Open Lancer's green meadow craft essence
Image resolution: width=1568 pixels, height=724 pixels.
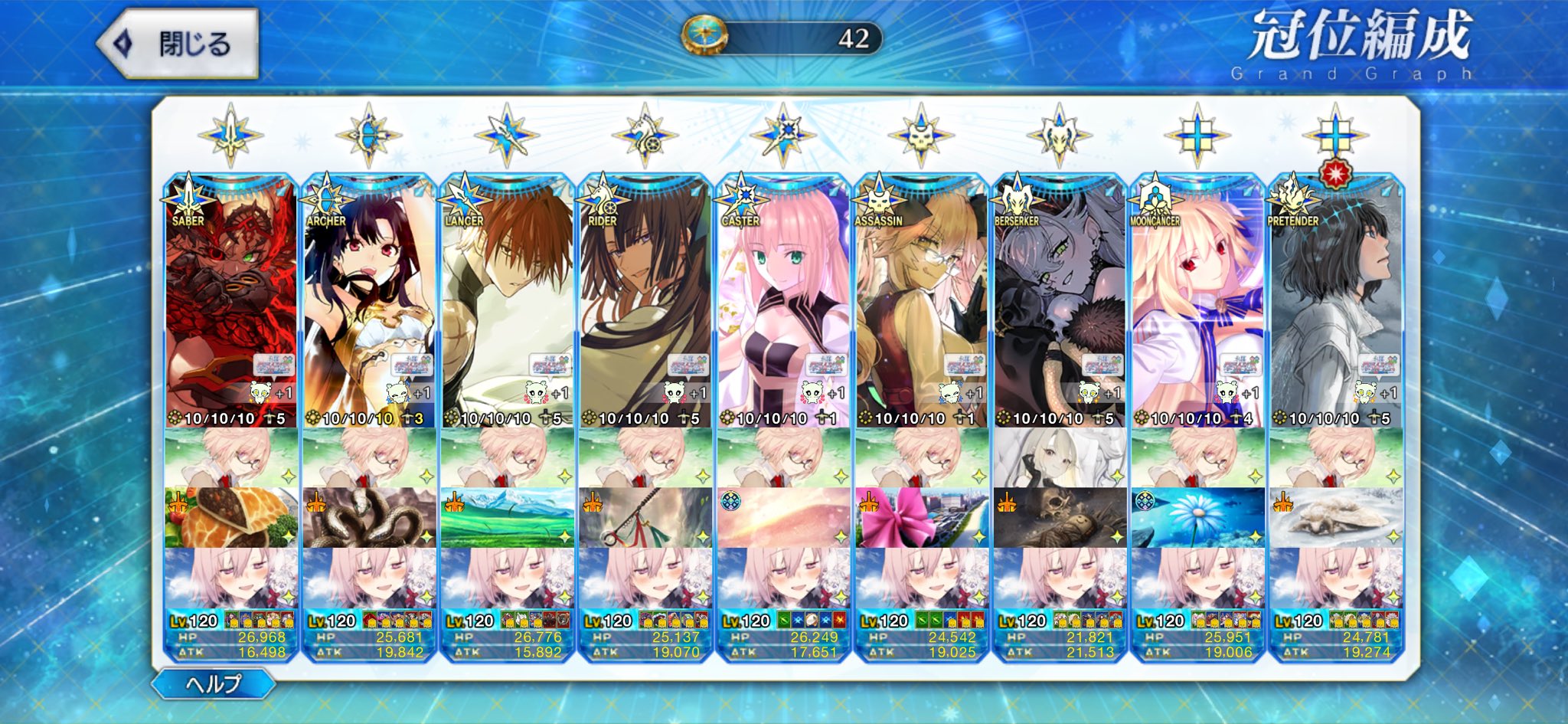507,517
